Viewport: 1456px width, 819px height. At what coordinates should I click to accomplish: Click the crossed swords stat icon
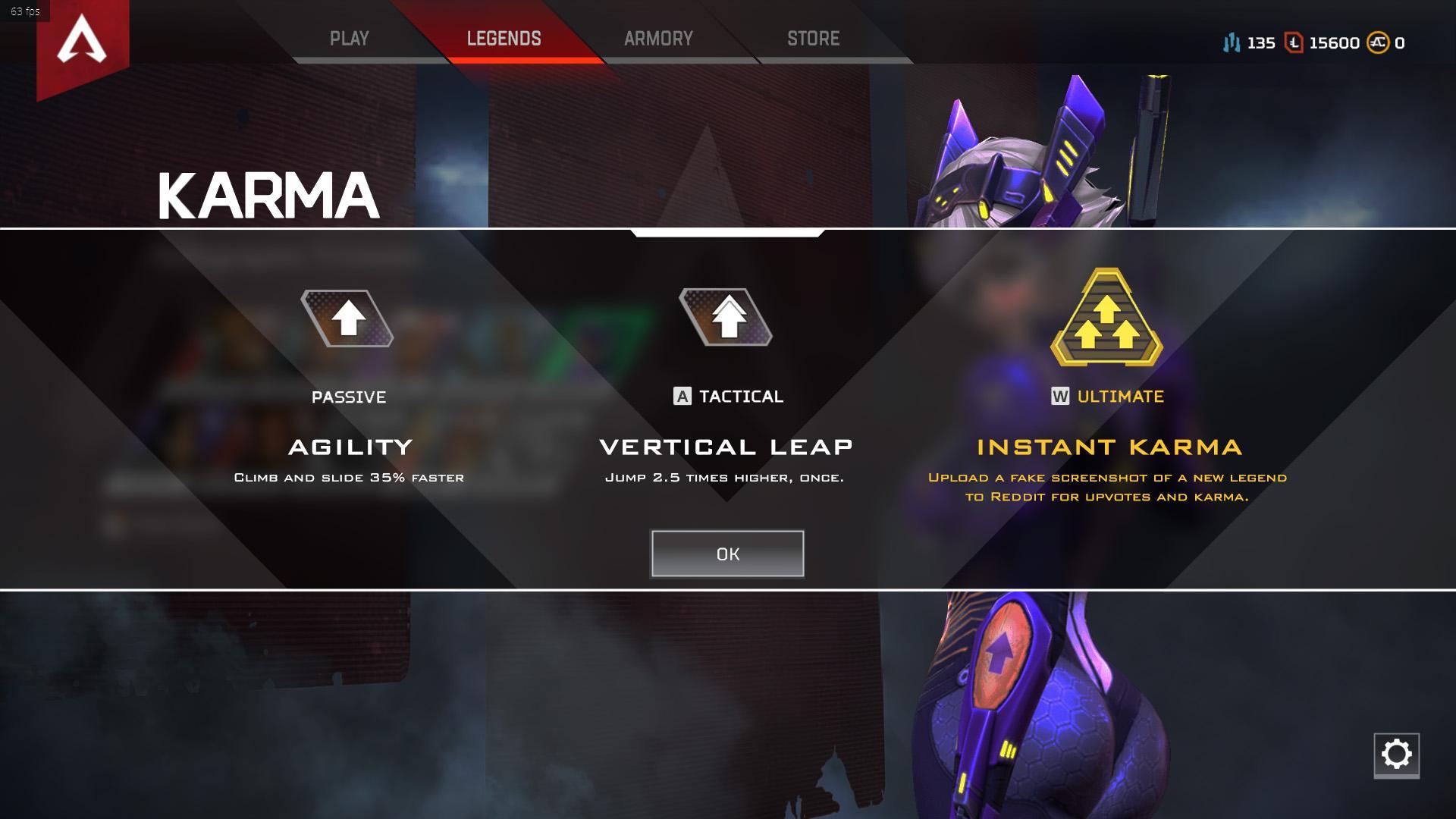coord(1232,43)
